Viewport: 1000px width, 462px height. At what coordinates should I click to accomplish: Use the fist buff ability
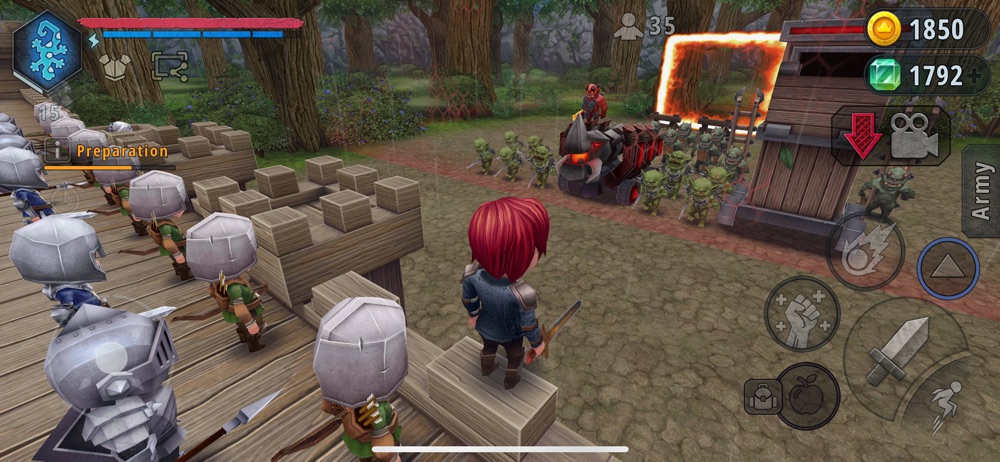802,313
